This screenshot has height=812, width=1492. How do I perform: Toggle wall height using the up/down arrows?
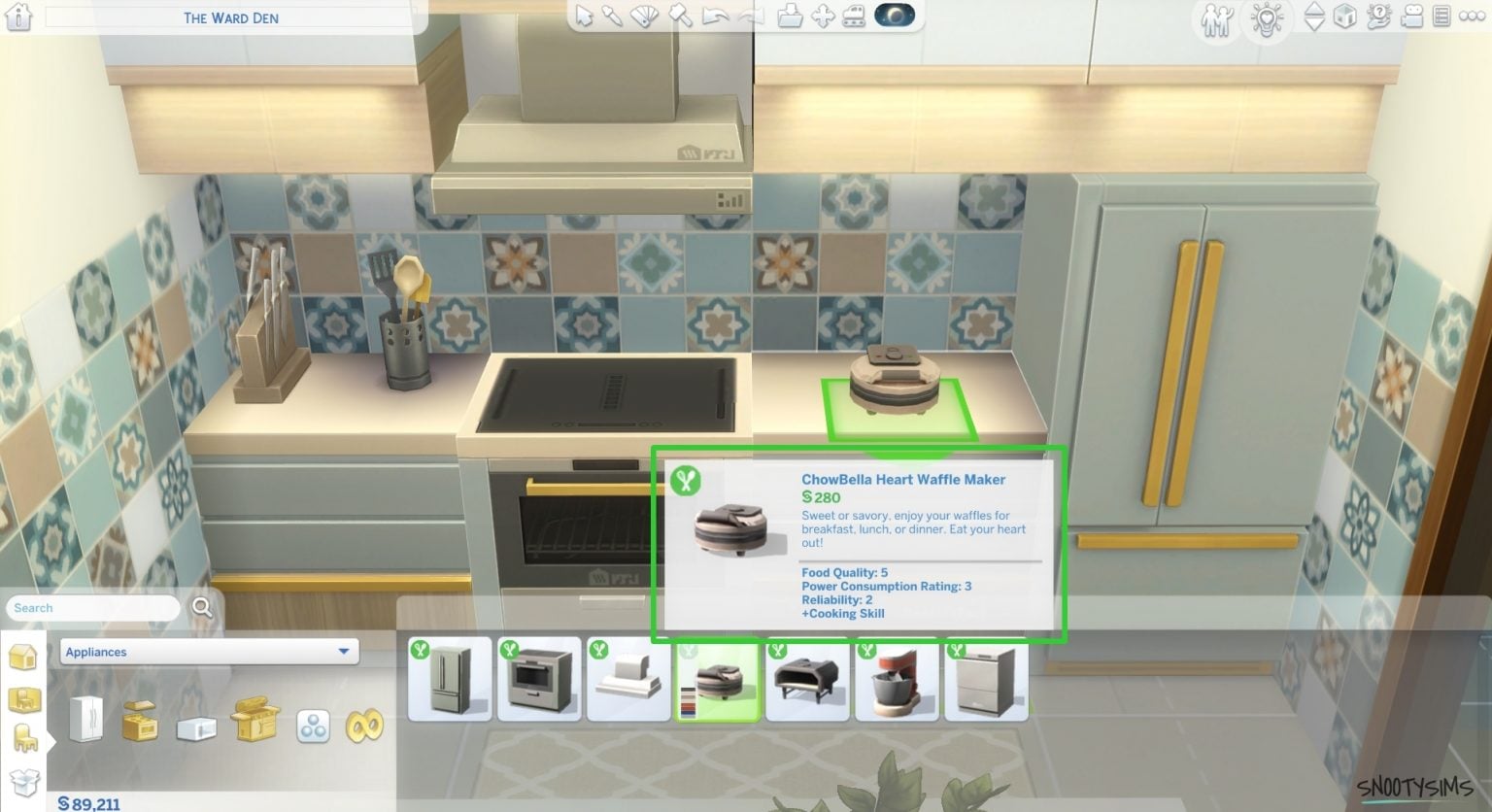(1313, 17)
